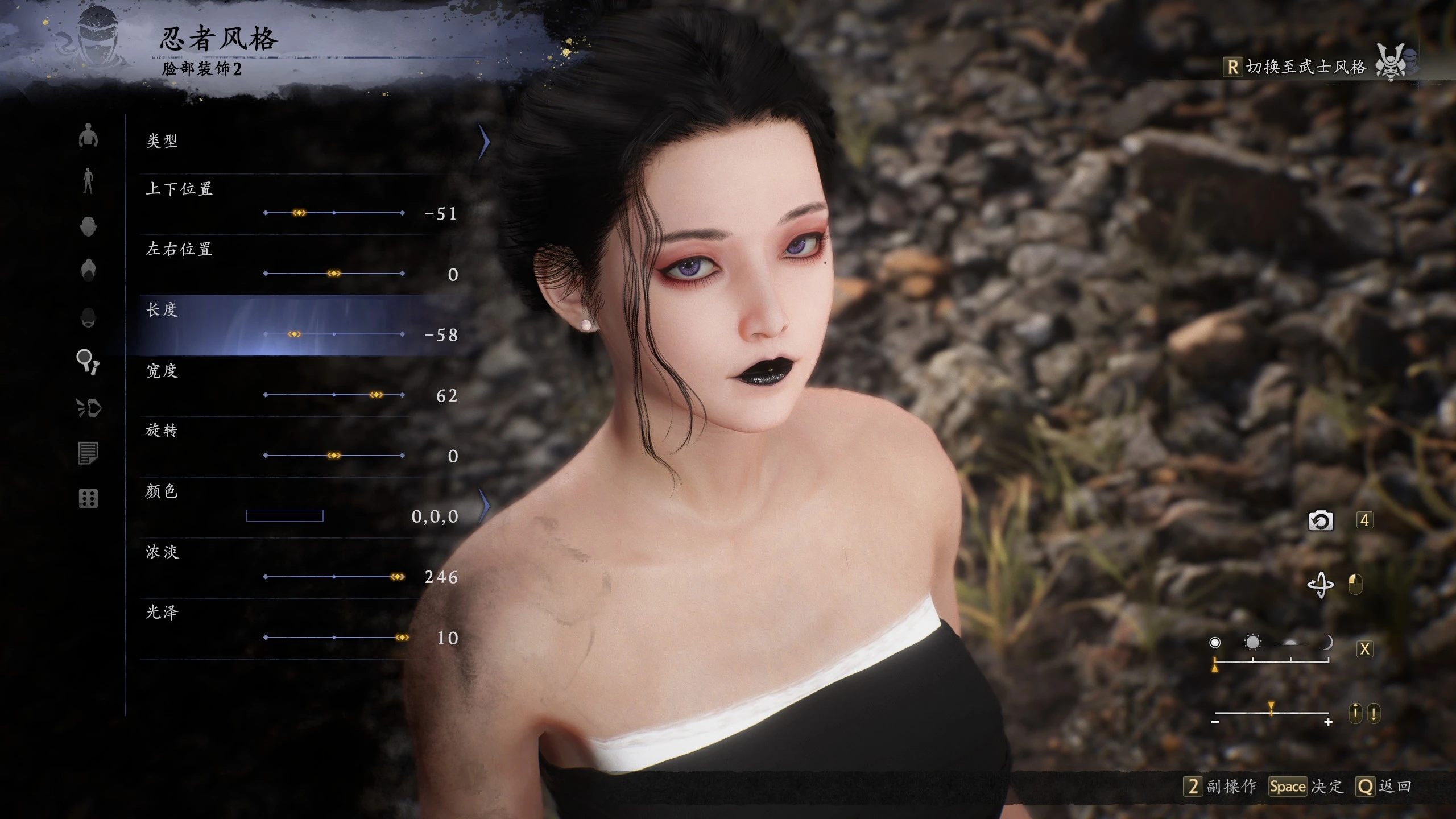Adjust the 宽度 width slider
Image resolution: width=1456 pixels, height=819 pixels.
[376, 395]
